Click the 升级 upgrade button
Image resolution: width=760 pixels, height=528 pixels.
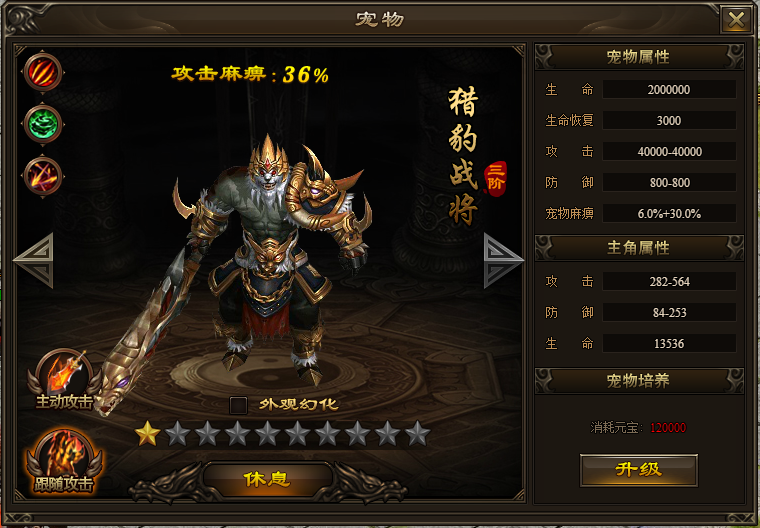pyautogui.click(x=638, y=469)
